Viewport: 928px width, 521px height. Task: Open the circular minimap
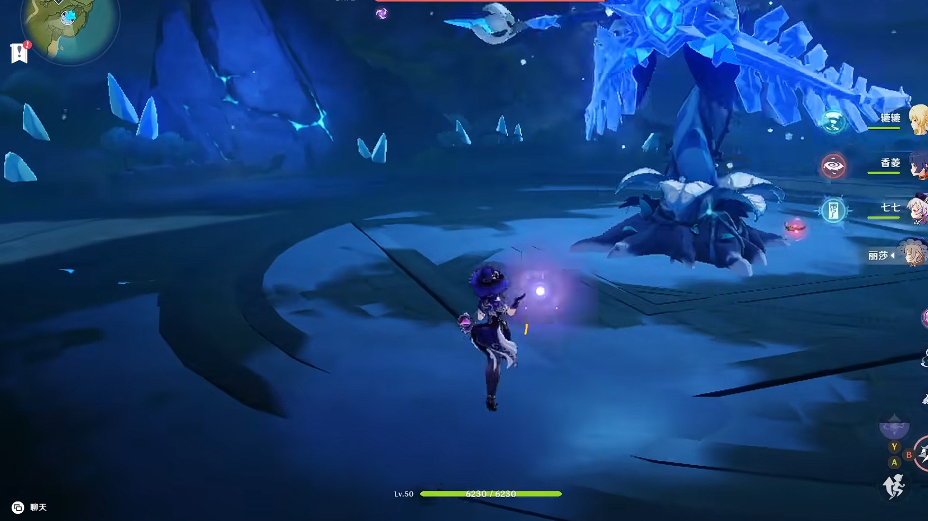point(68,27)
